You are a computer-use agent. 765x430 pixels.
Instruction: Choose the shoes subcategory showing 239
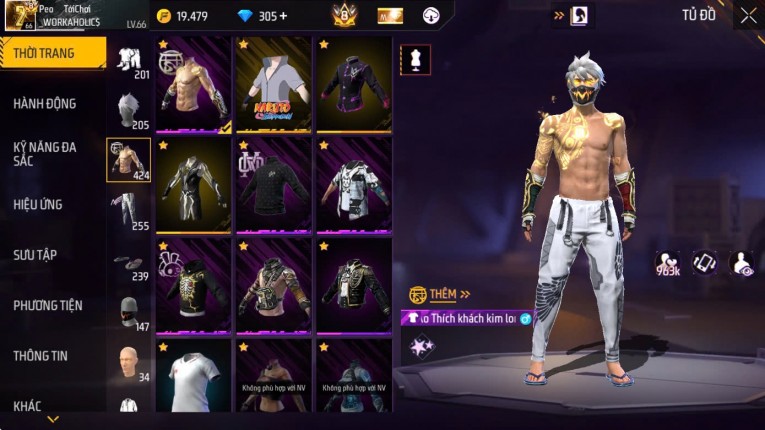point(128,262)
